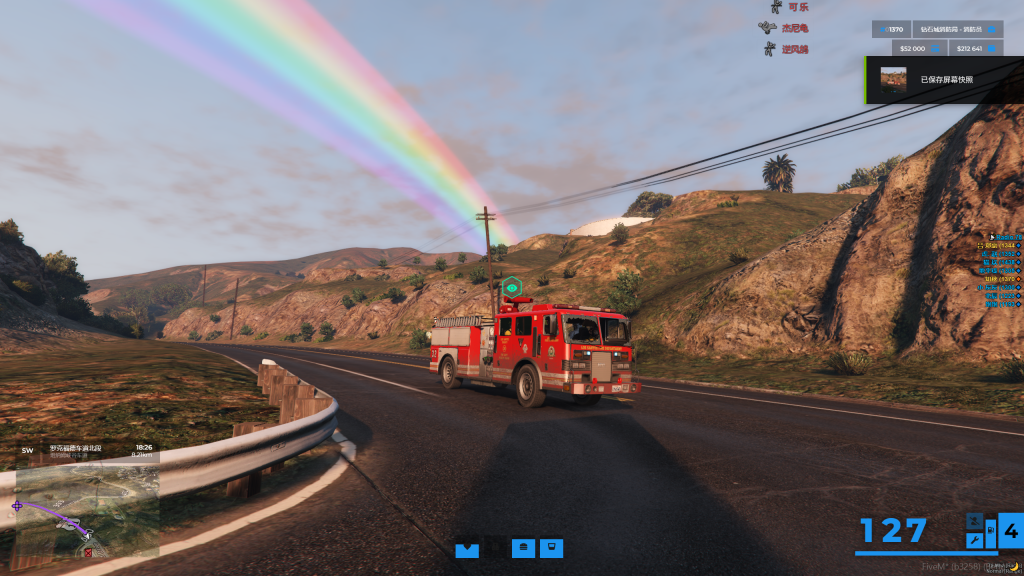Click the red X marker on minimap
The height and width of the screenshot is (576, 1024).
(x=88, y=552)
